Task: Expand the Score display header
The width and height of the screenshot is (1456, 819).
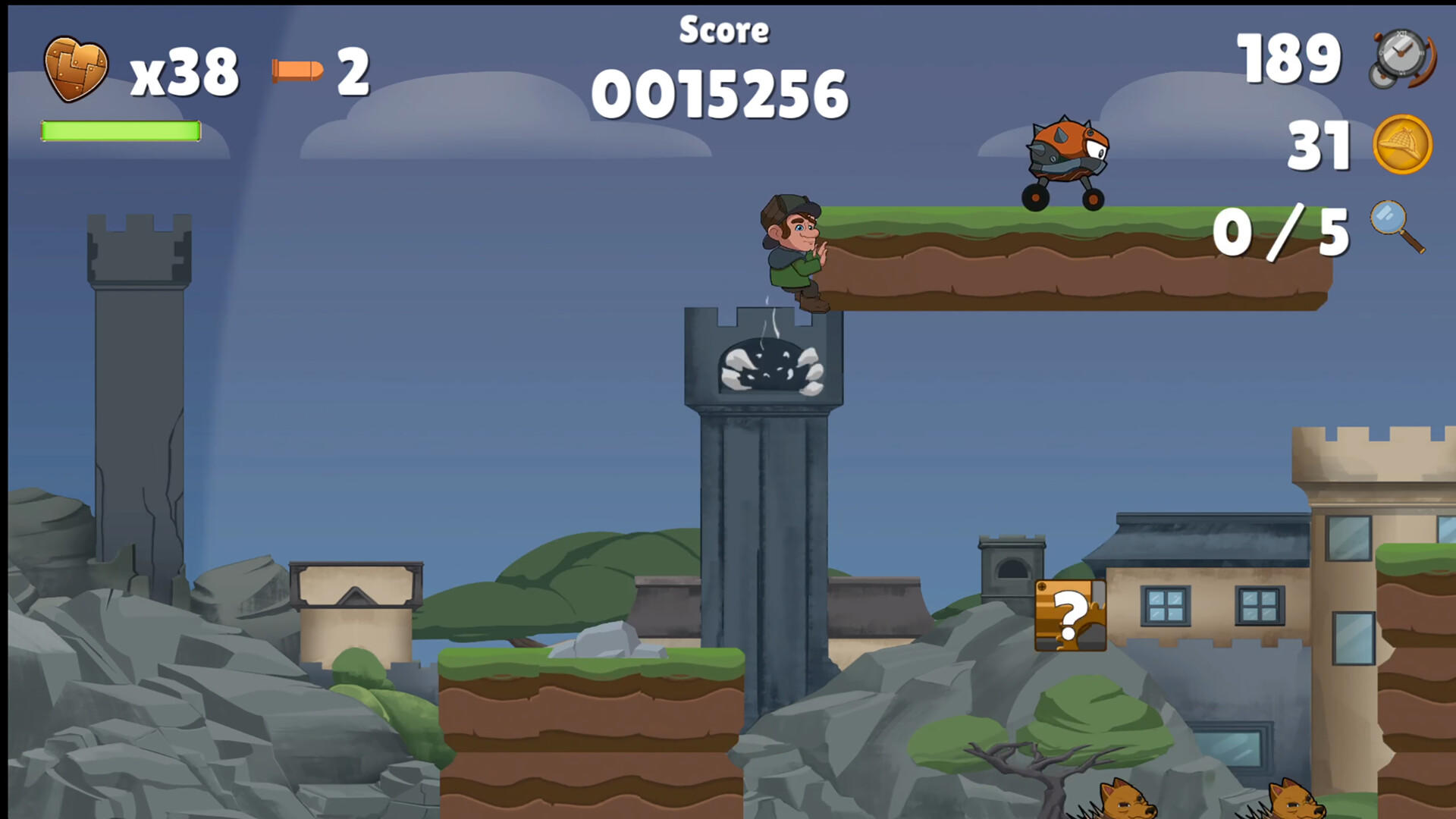Action: pyautogui.click(x=724, y=30)
